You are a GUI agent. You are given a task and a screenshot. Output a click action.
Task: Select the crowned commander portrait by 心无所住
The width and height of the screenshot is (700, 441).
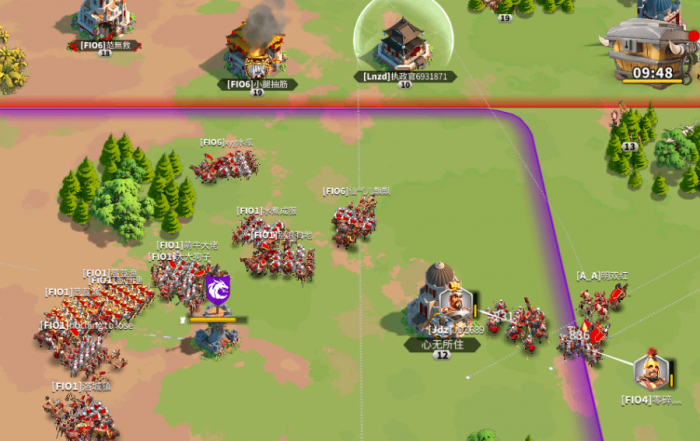(455, 301)
